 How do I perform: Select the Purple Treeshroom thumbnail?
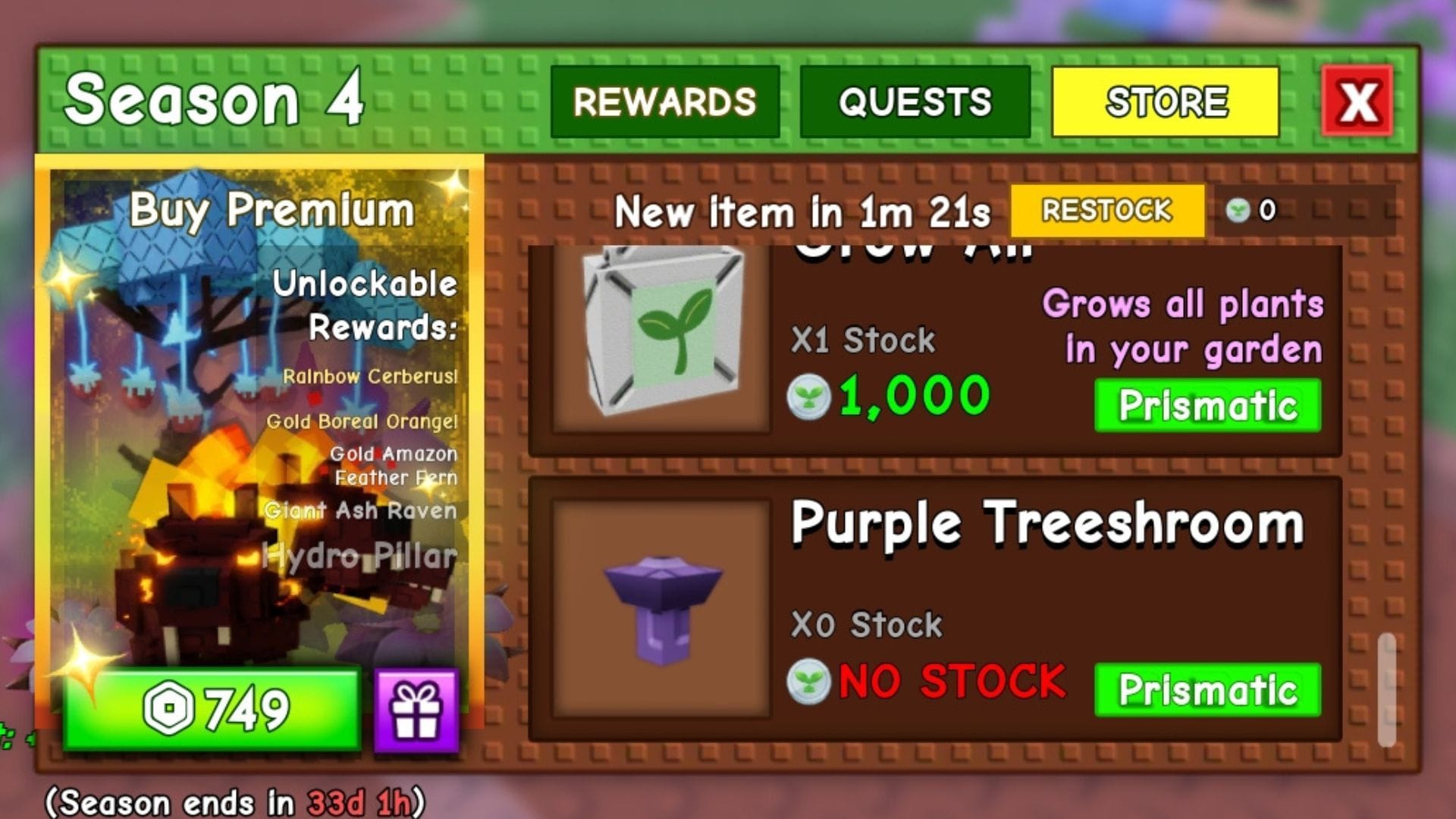(x=661, y=608)
